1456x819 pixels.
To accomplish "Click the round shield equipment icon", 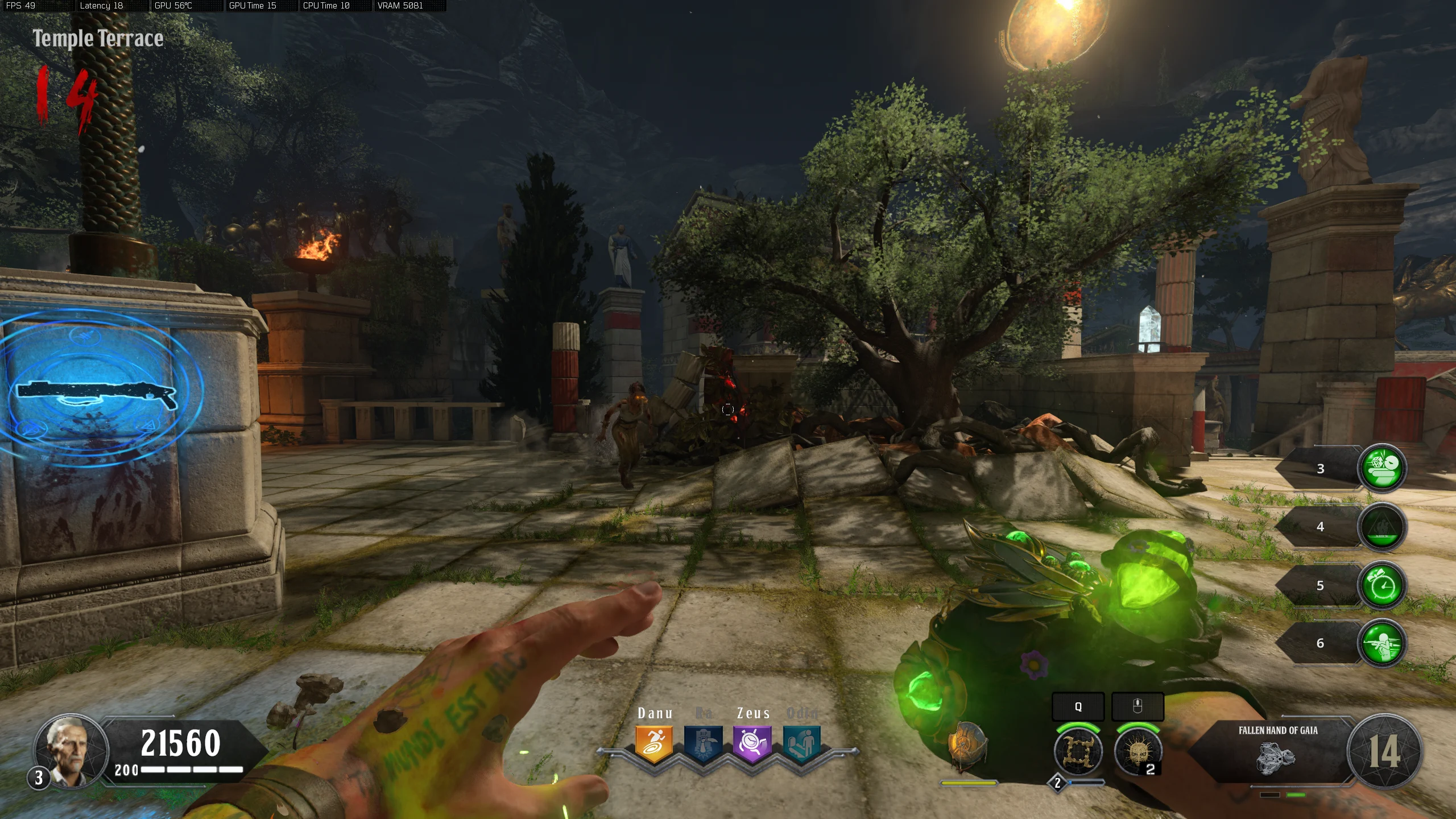I will pyautogui.click(x=966, y=746).
